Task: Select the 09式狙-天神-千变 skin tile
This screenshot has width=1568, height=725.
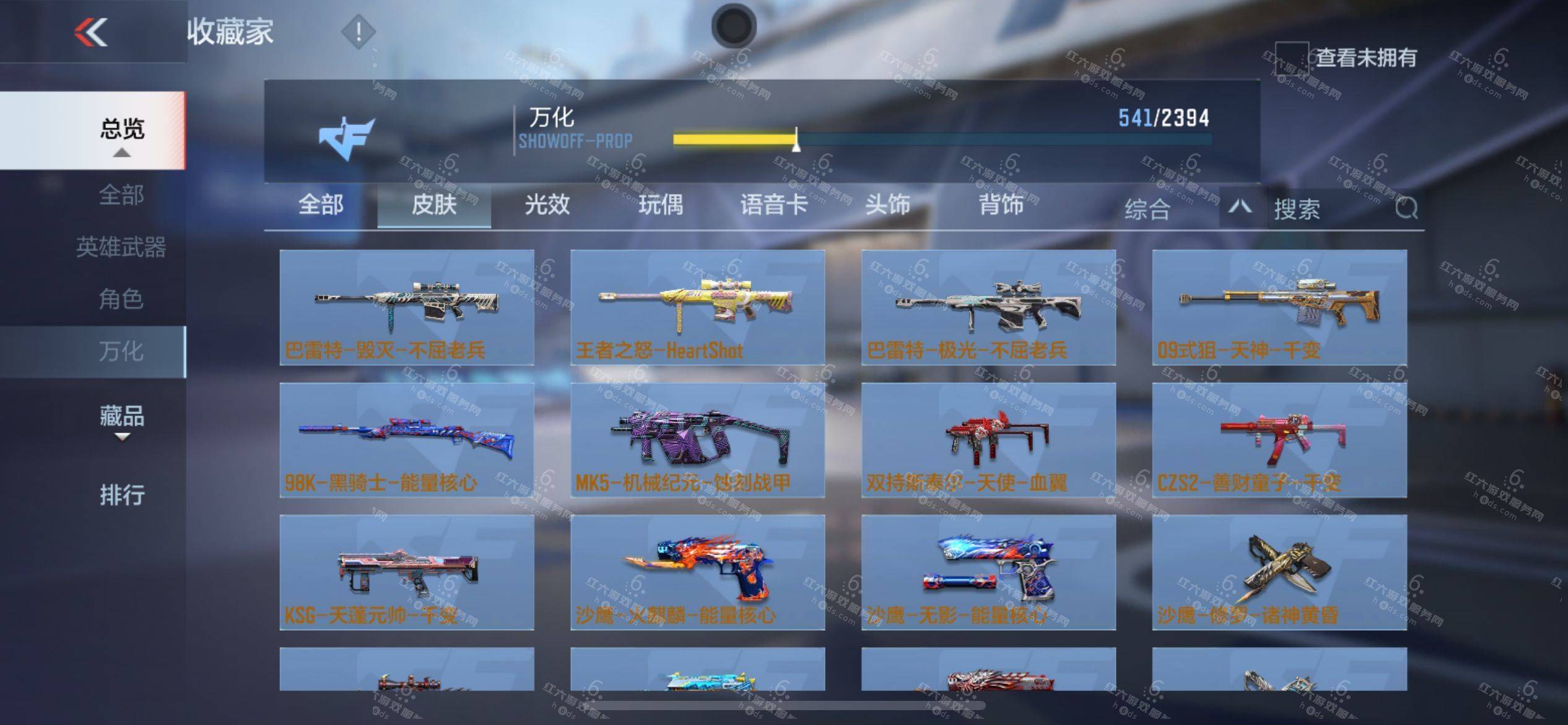Action: pos(1279,307)
